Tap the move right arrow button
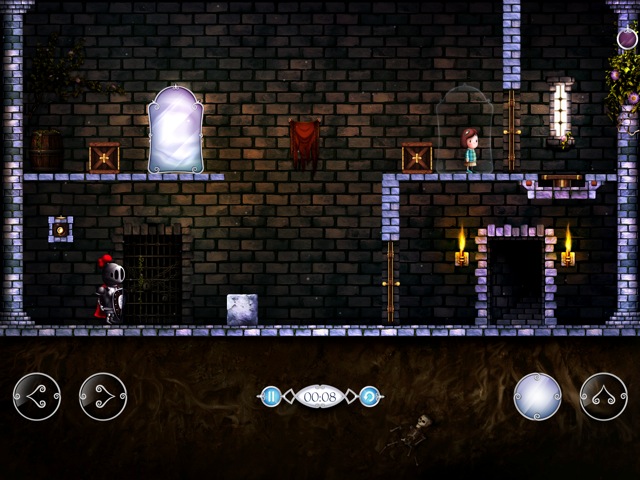 [x=103, y=397]
